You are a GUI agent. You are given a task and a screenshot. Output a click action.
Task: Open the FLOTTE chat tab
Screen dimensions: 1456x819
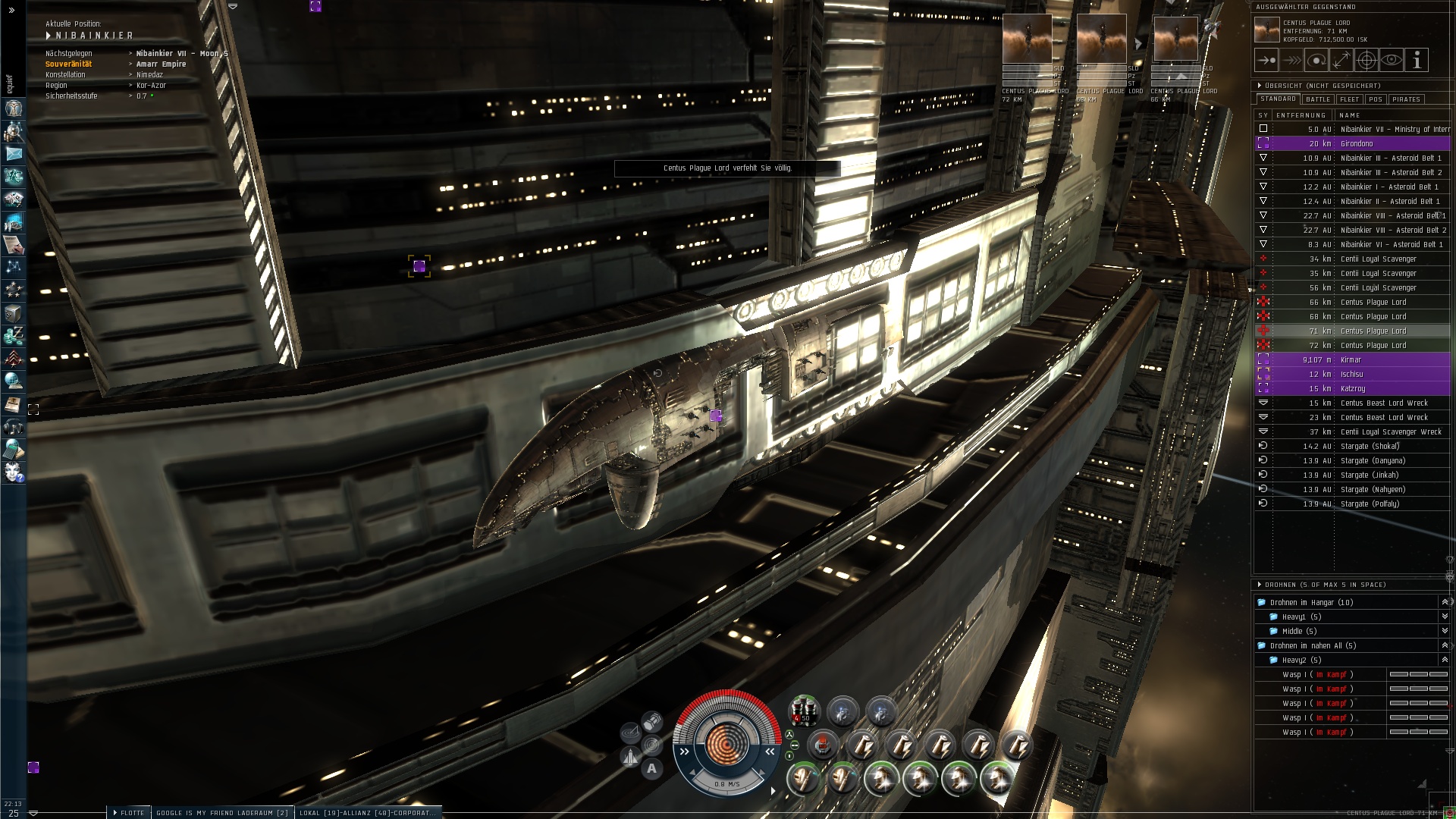(130, 813)
